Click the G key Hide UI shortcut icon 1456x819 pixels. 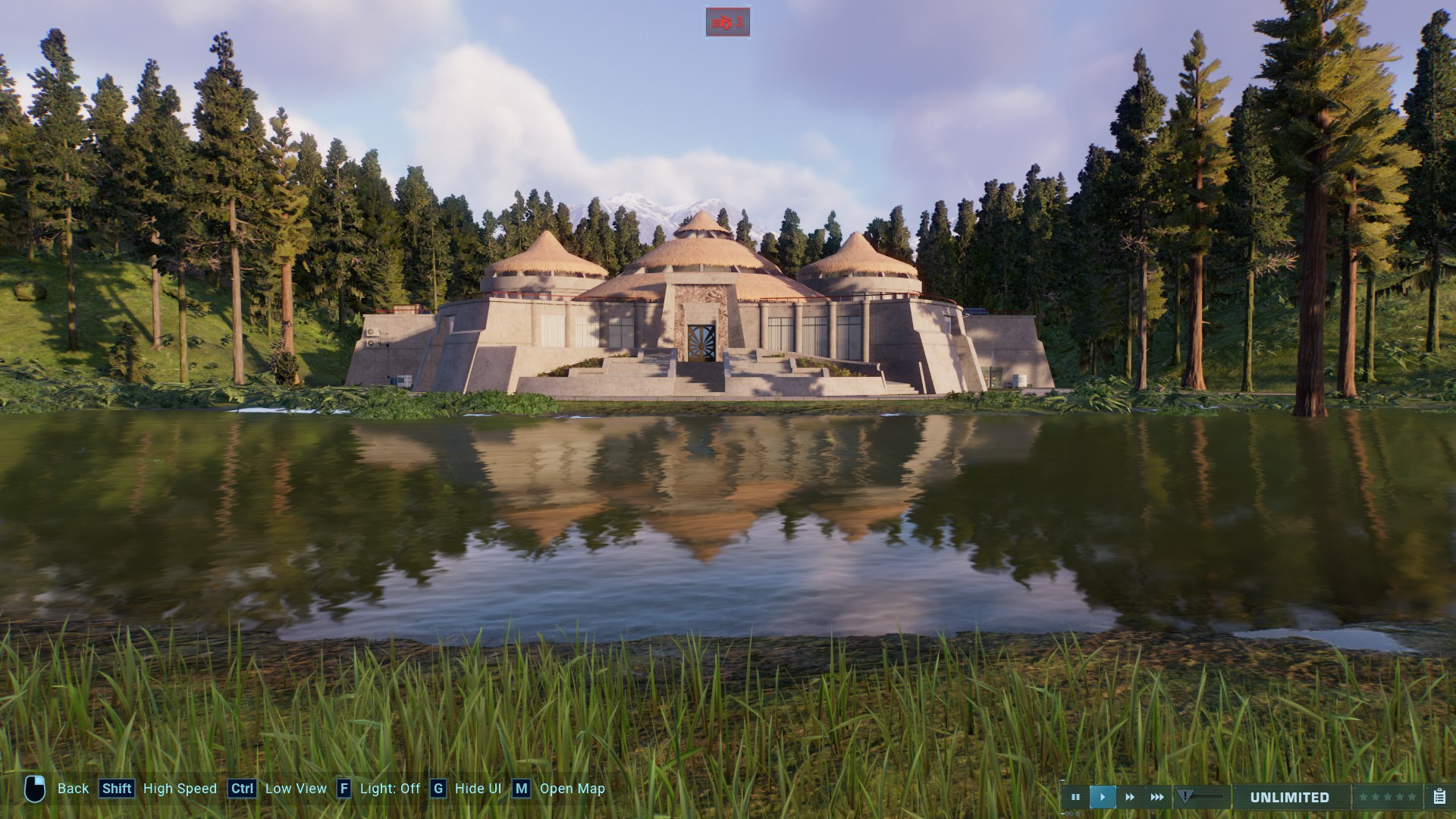[x=438, y=789]
